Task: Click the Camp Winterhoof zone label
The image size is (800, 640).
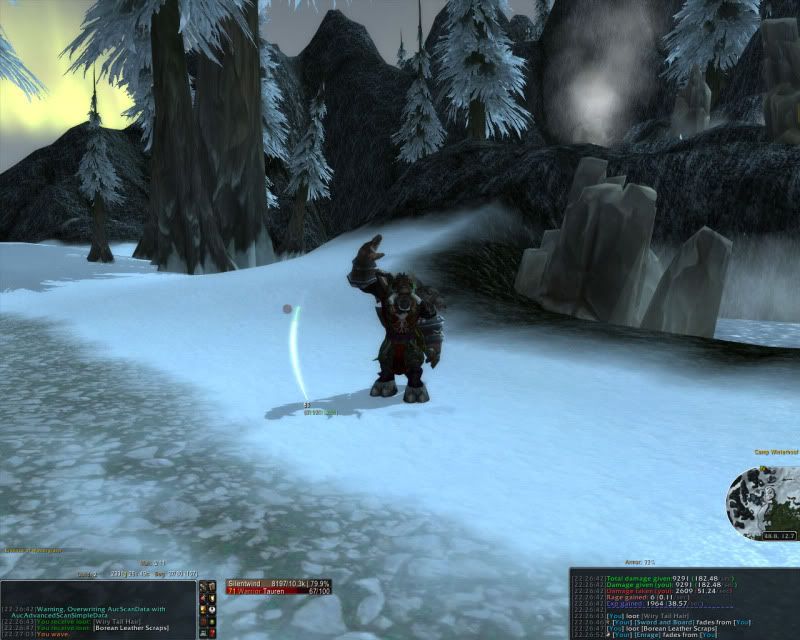Action: (775, 453)
